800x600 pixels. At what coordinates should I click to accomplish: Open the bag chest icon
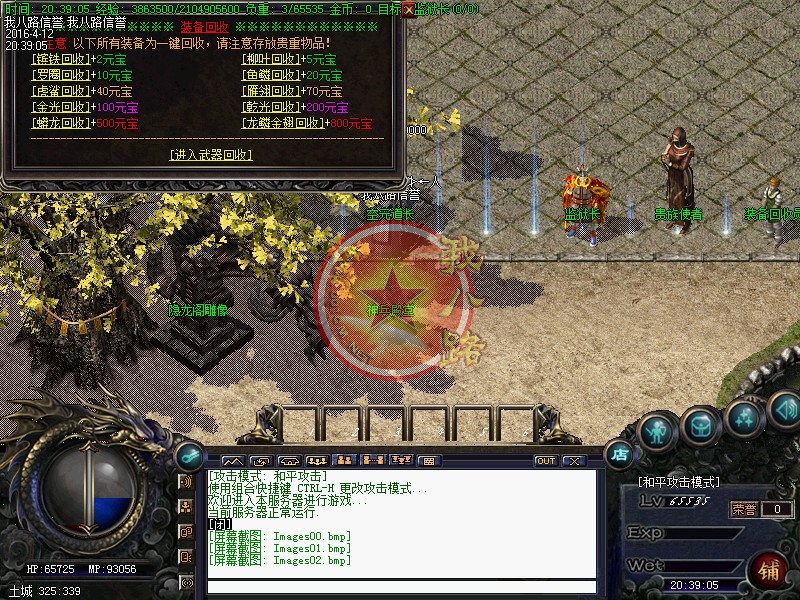point(700,425)
